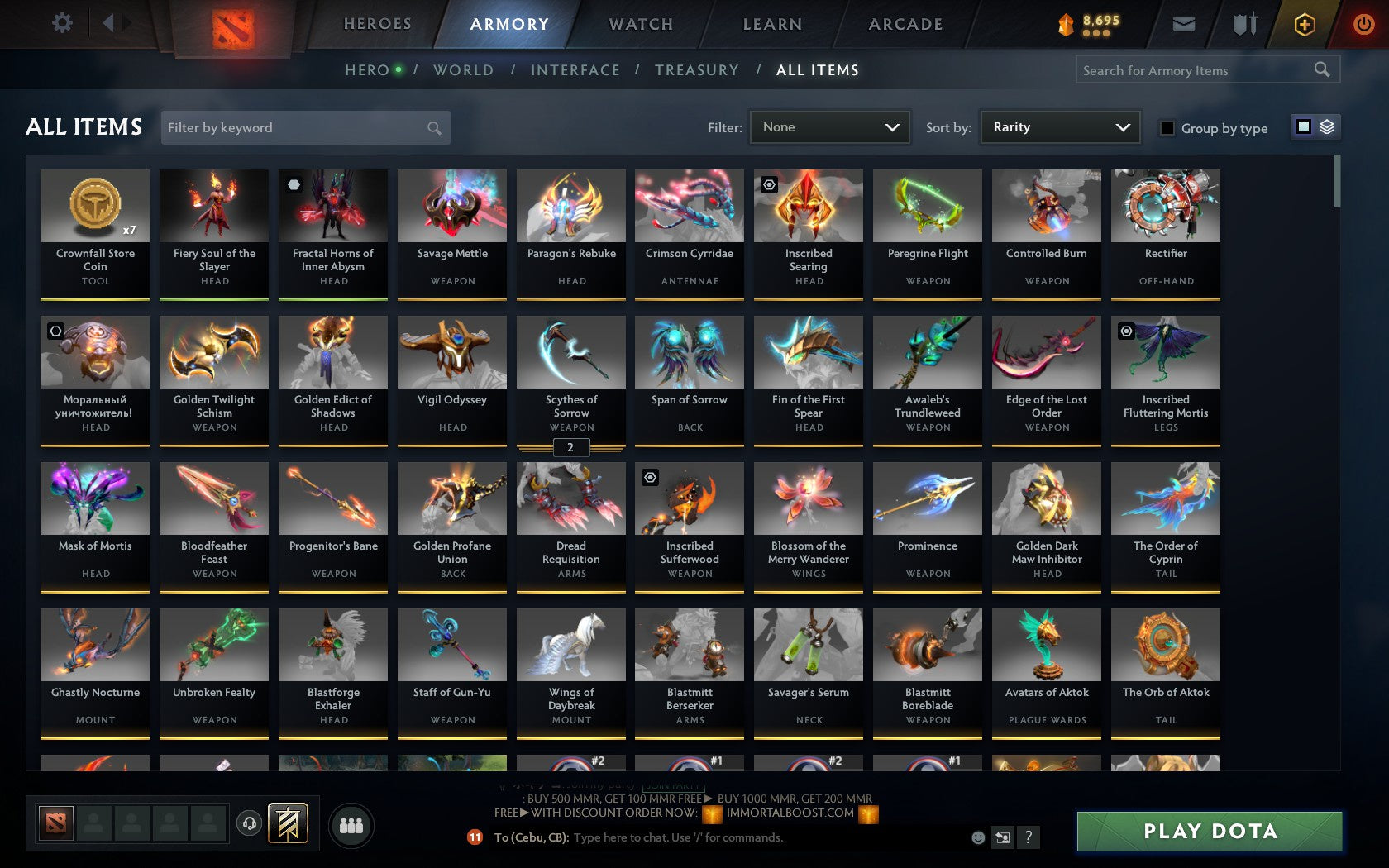Image resolution: width=1389 pixels, height=868 pixels.
Task: Select the Fiery Soul of the Slayer thumbnail
Action: pyautogui.click(x=213, y=206)
